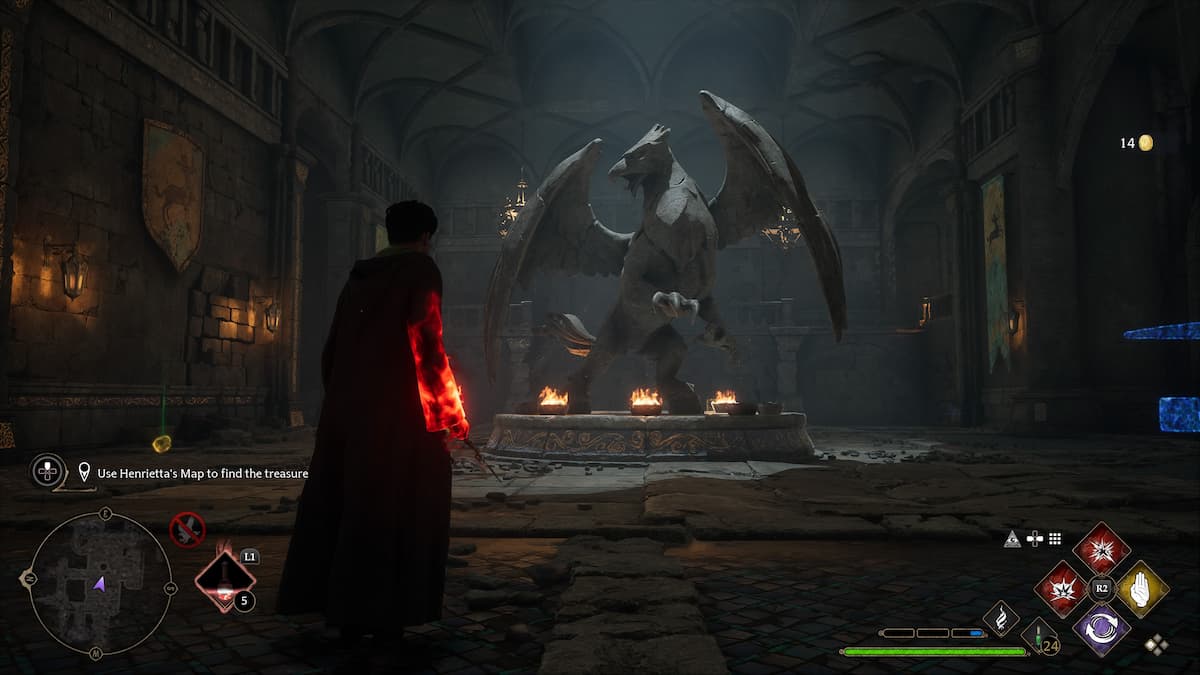Switch spell set via four-diamond selector
This screenshot has width=1200, height=675.
(x=1156, y=645)
